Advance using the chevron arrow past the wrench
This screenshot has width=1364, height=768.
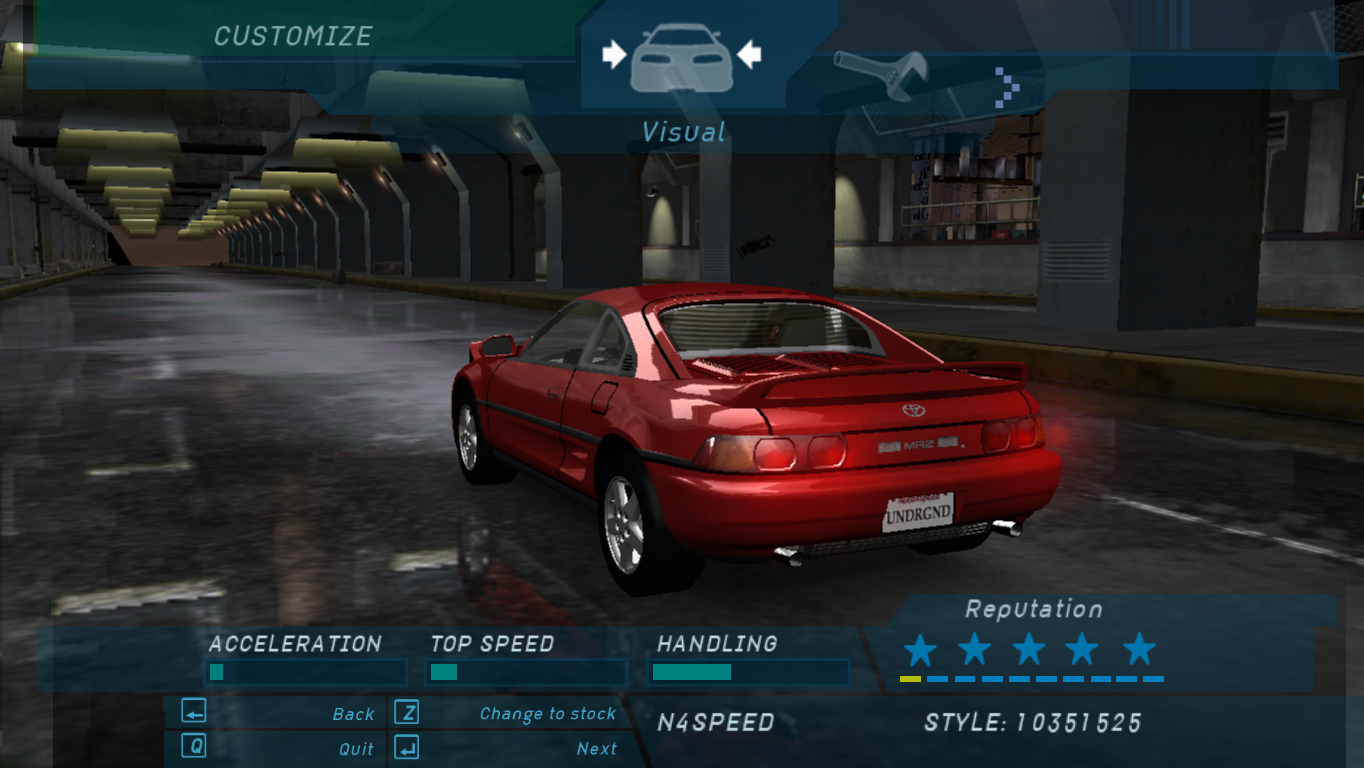point(1007,86)
